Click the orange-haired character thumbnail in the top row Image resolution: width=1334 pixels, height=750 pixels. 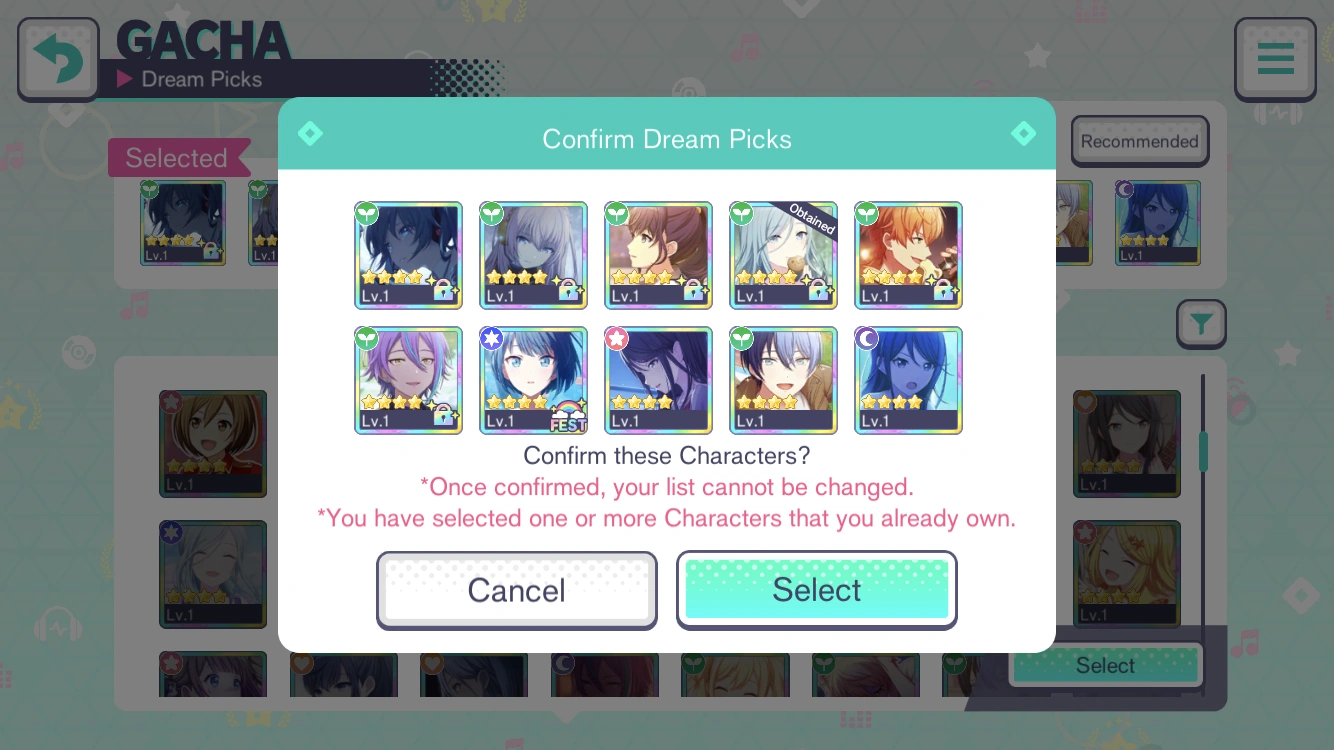(908, 255)
